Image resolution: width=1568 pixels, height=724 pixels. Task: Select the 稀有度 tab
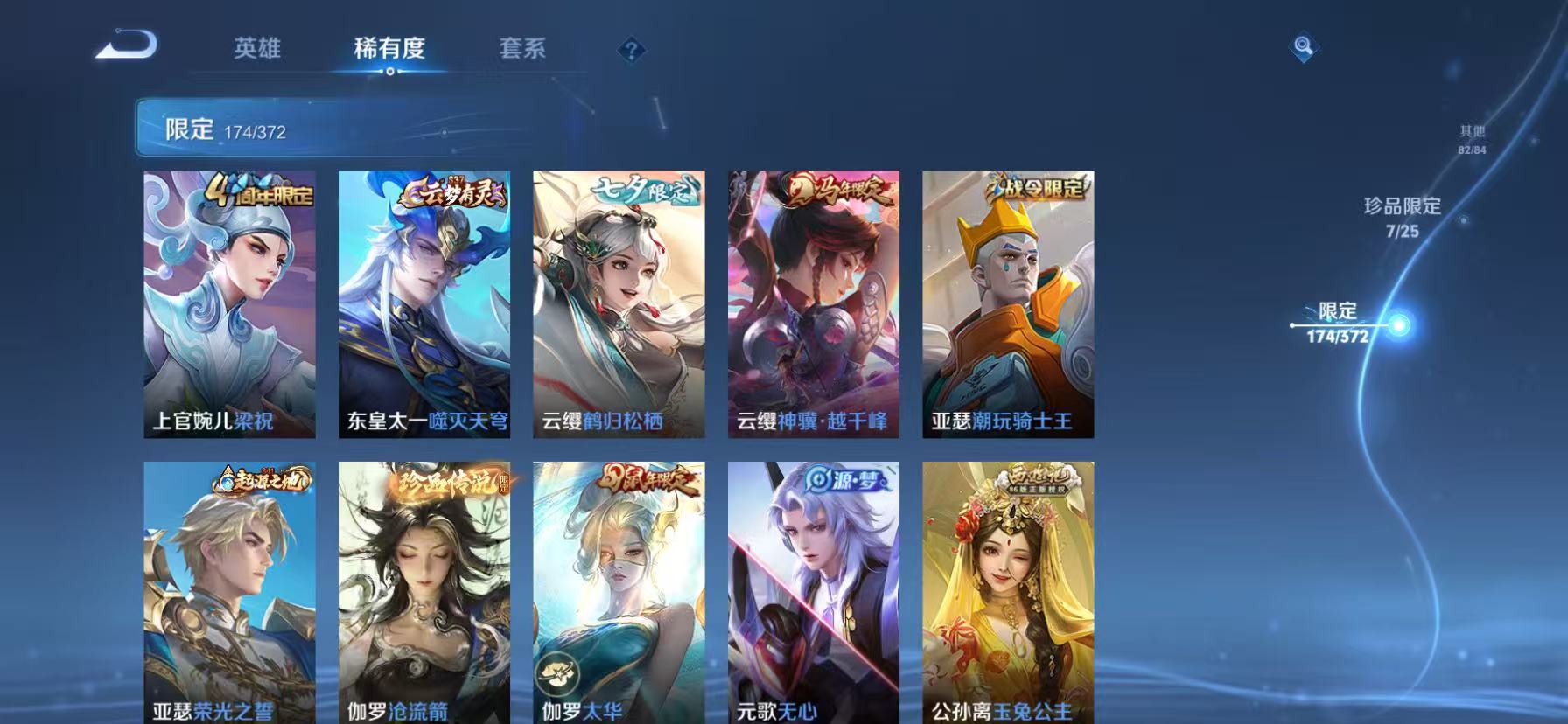coord(388,50)
